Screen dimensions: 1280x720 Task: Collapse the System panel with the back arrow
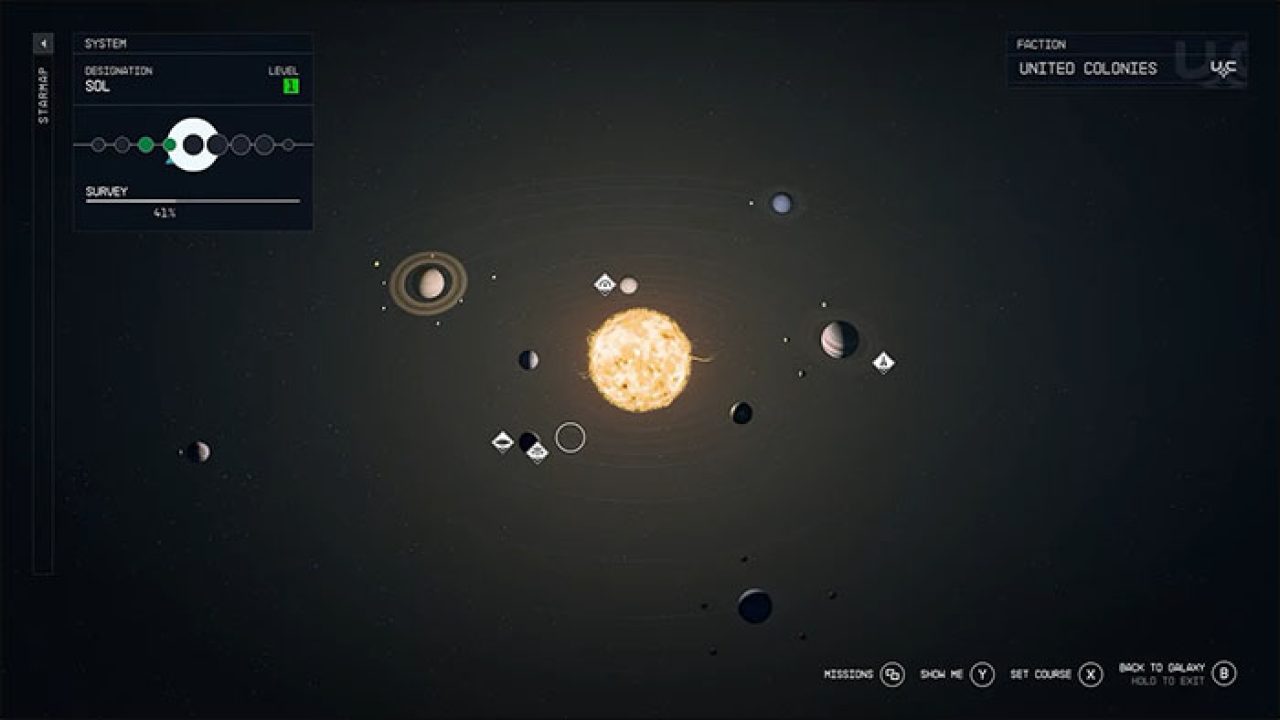(42, 44)
